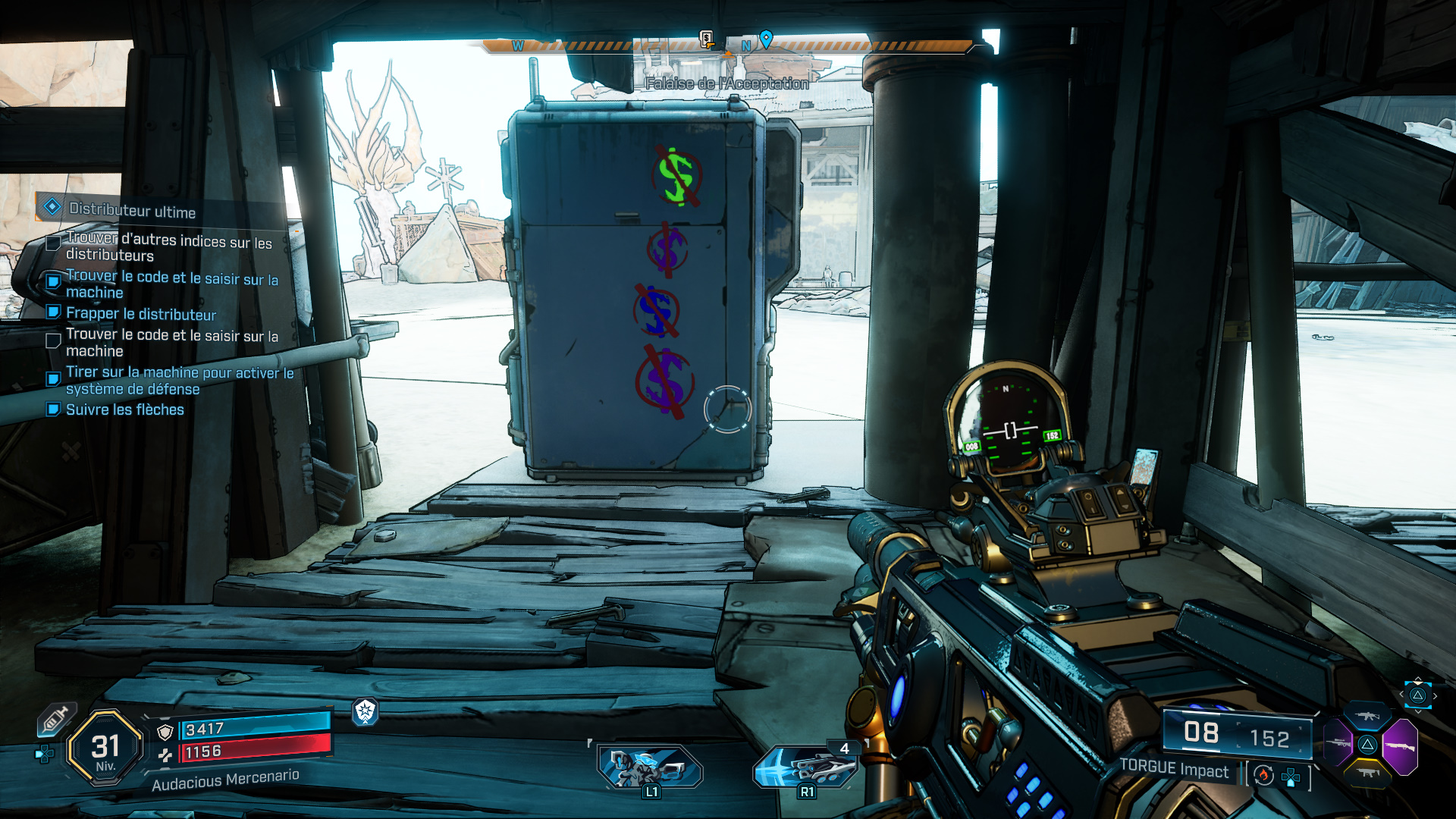Image resolution: width=1456 pixels, height=819 pixels.
Task: Click the right chevron of the weapon quick-swap
Action: click(1435, 695)
